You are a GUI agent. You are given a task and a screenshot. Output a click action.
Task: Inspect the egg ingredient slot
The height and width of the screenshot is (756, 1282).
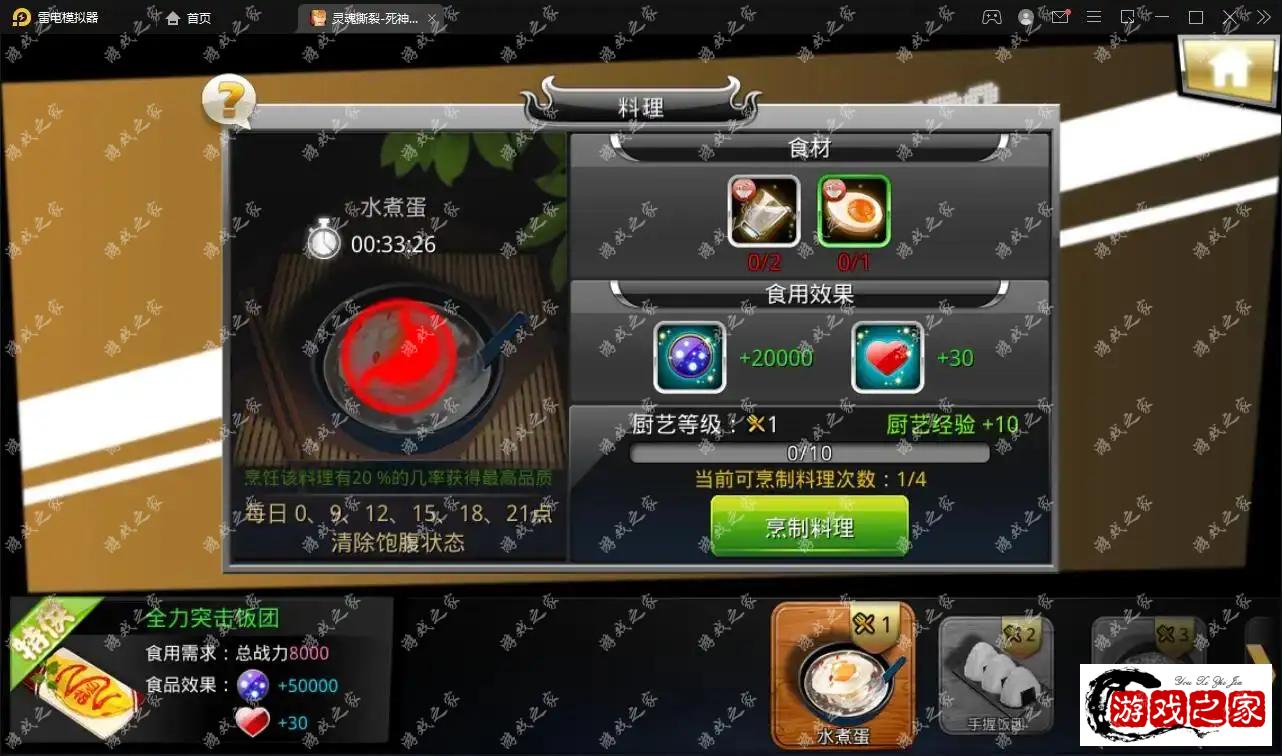[854, 210]
